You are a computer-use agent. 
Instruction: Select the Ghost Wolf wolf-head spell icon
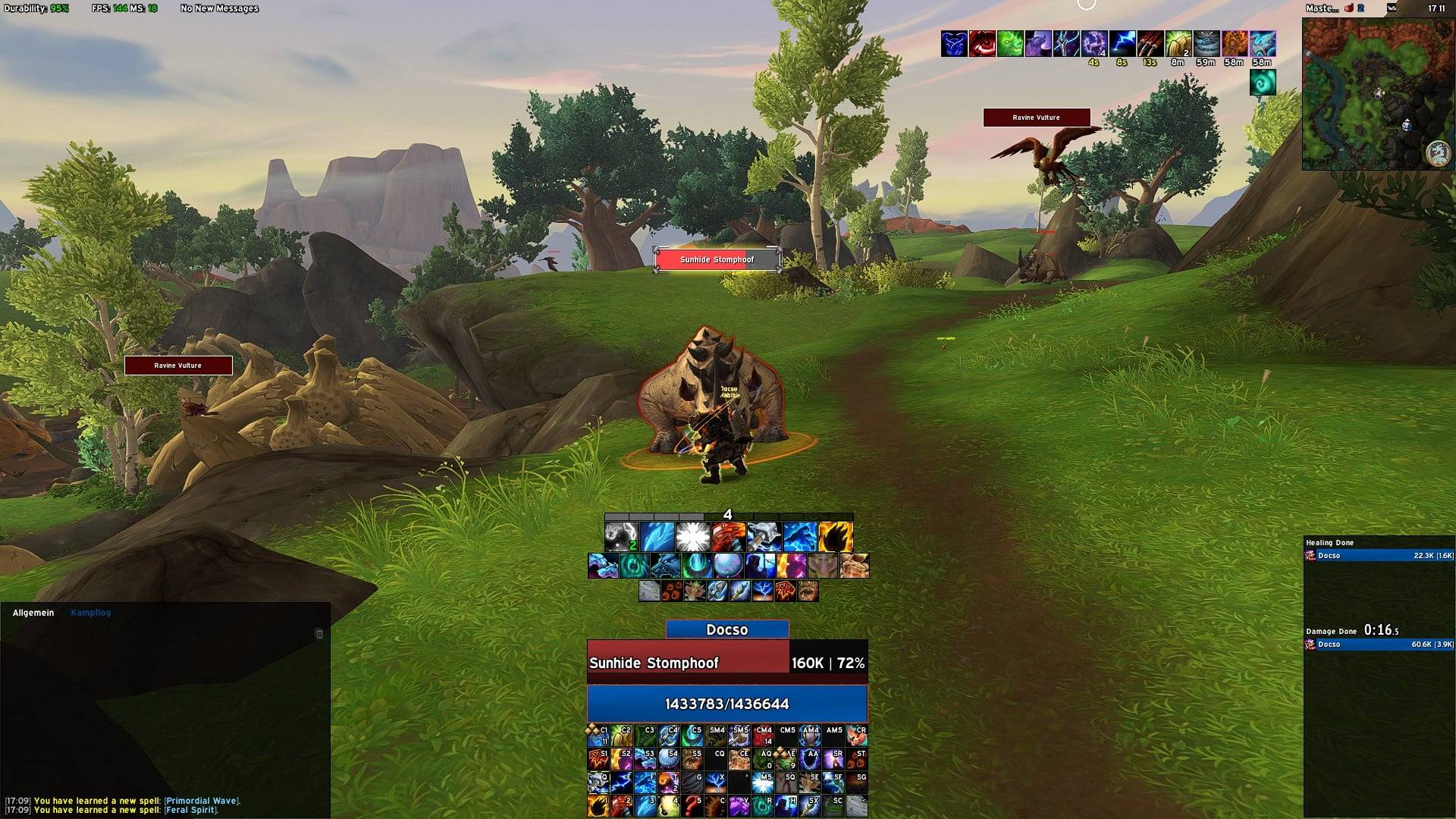(664, 566)
